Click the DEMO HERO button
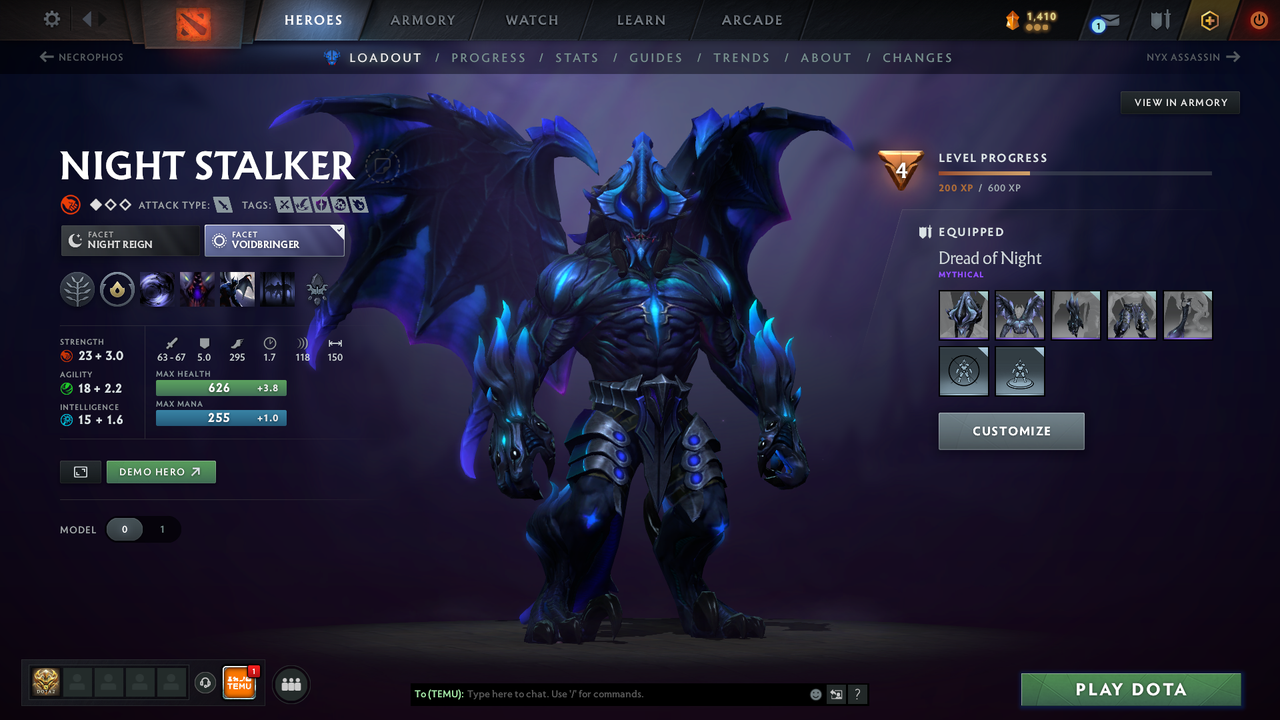 pyautogui.click(x=160, y=471)
